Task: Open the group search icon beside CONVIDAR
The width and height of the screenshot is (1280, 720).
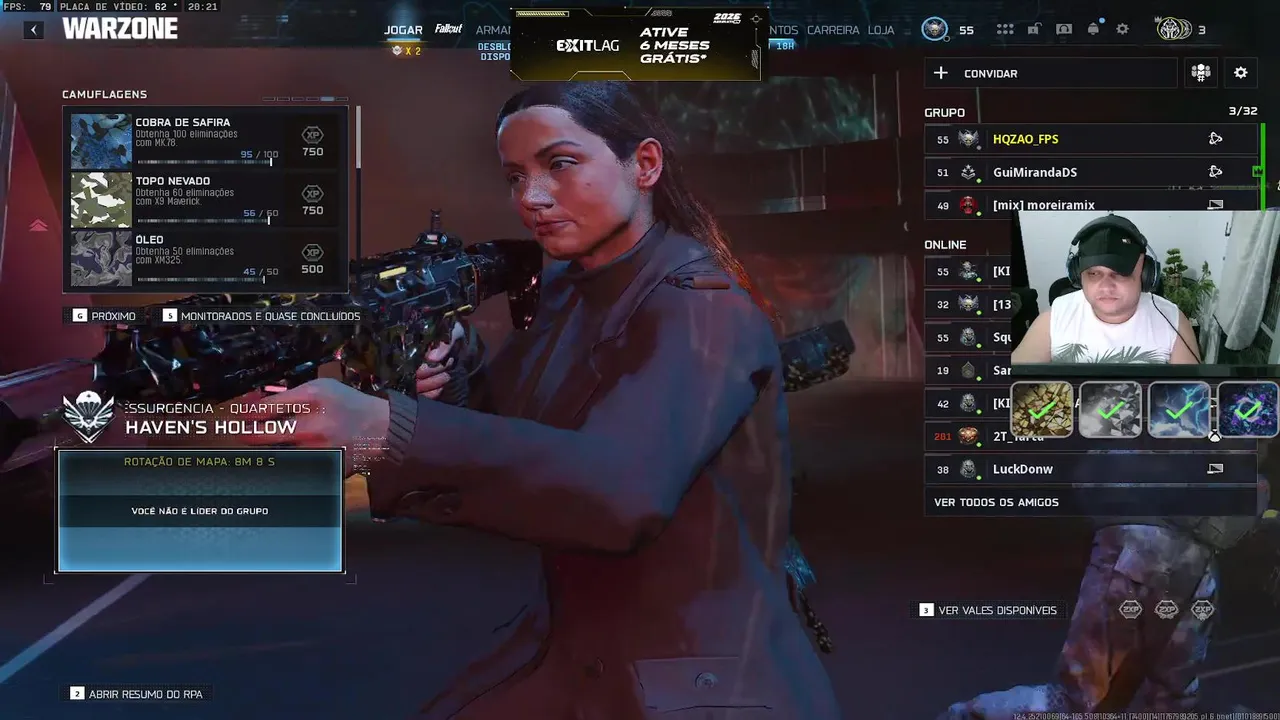Action: [x=1201, y=73]
